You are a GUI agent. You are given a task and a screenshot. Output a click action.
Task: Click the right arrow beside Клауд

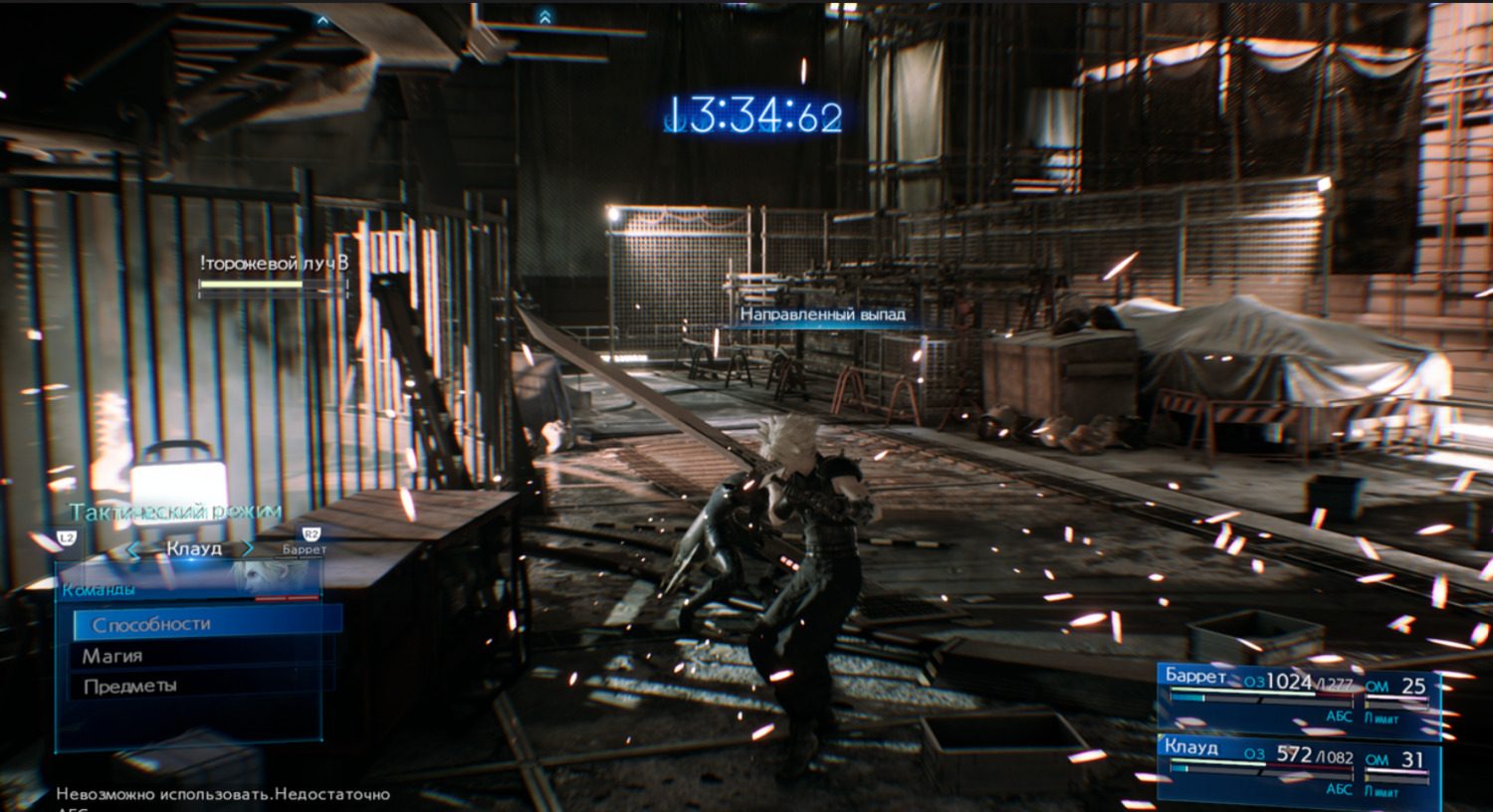click(248, 548)
